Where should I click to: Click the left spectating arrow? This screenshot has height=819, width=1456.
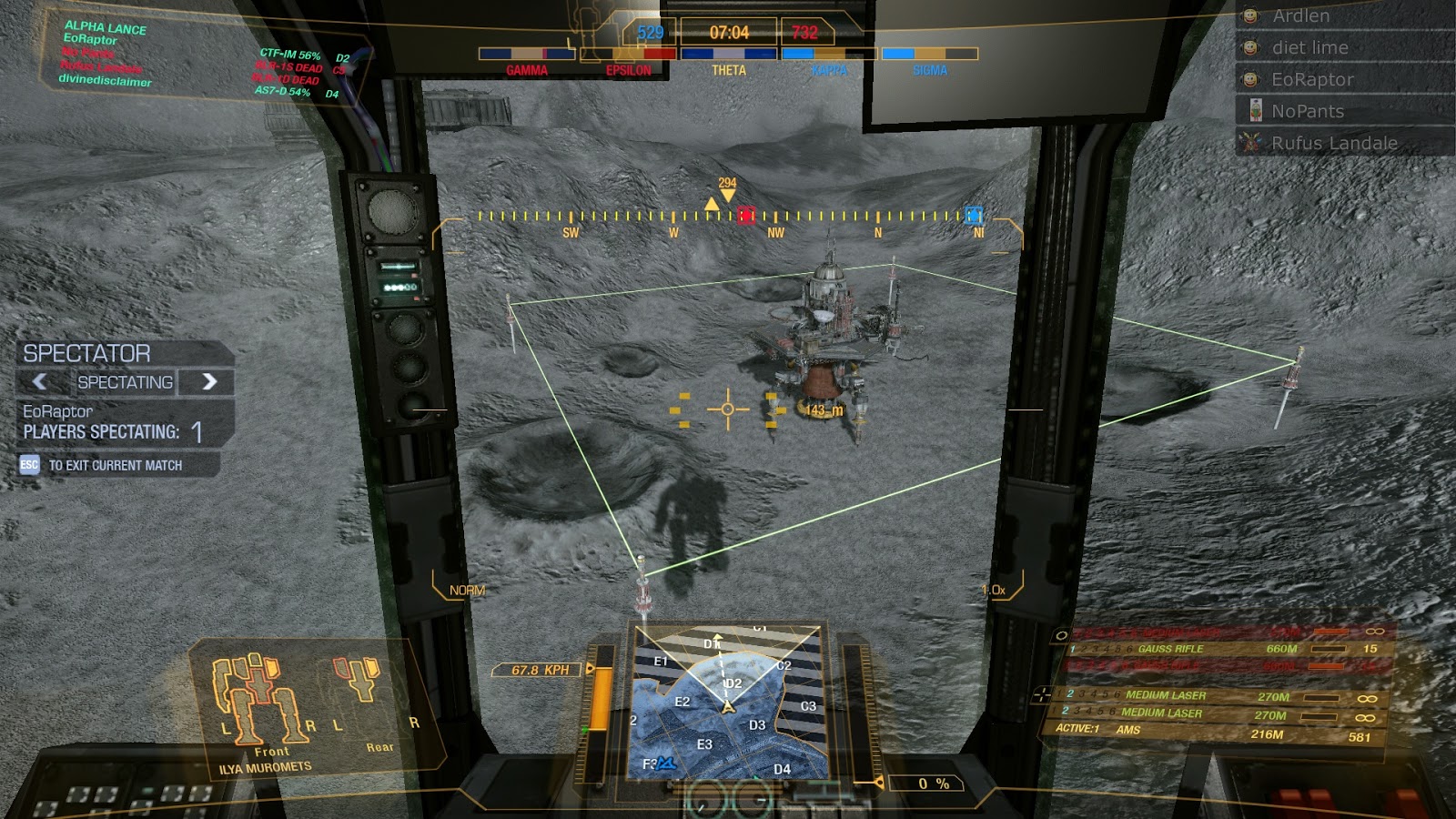click(40, 382)
